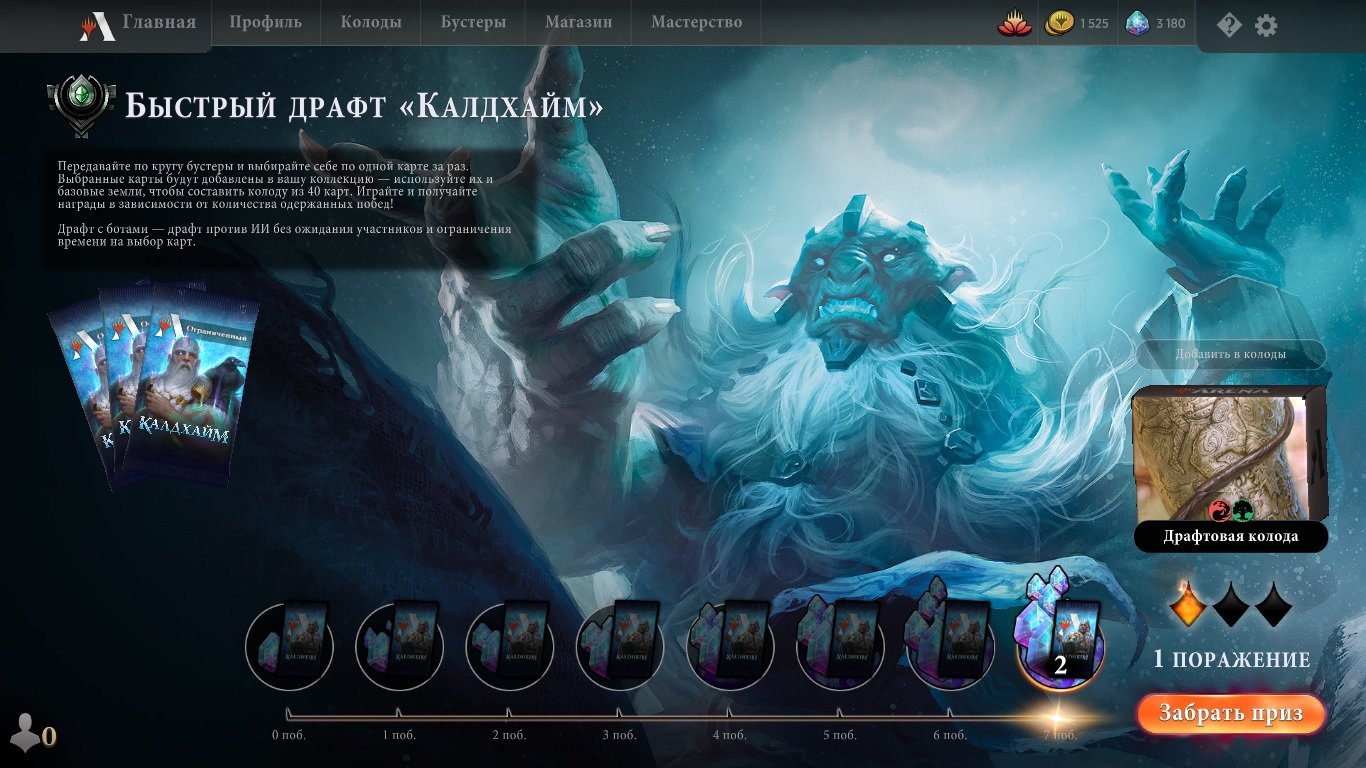Open the Магазин tab
The width and height of the screenshot is (1366, 768).
[x=578, y=20]
